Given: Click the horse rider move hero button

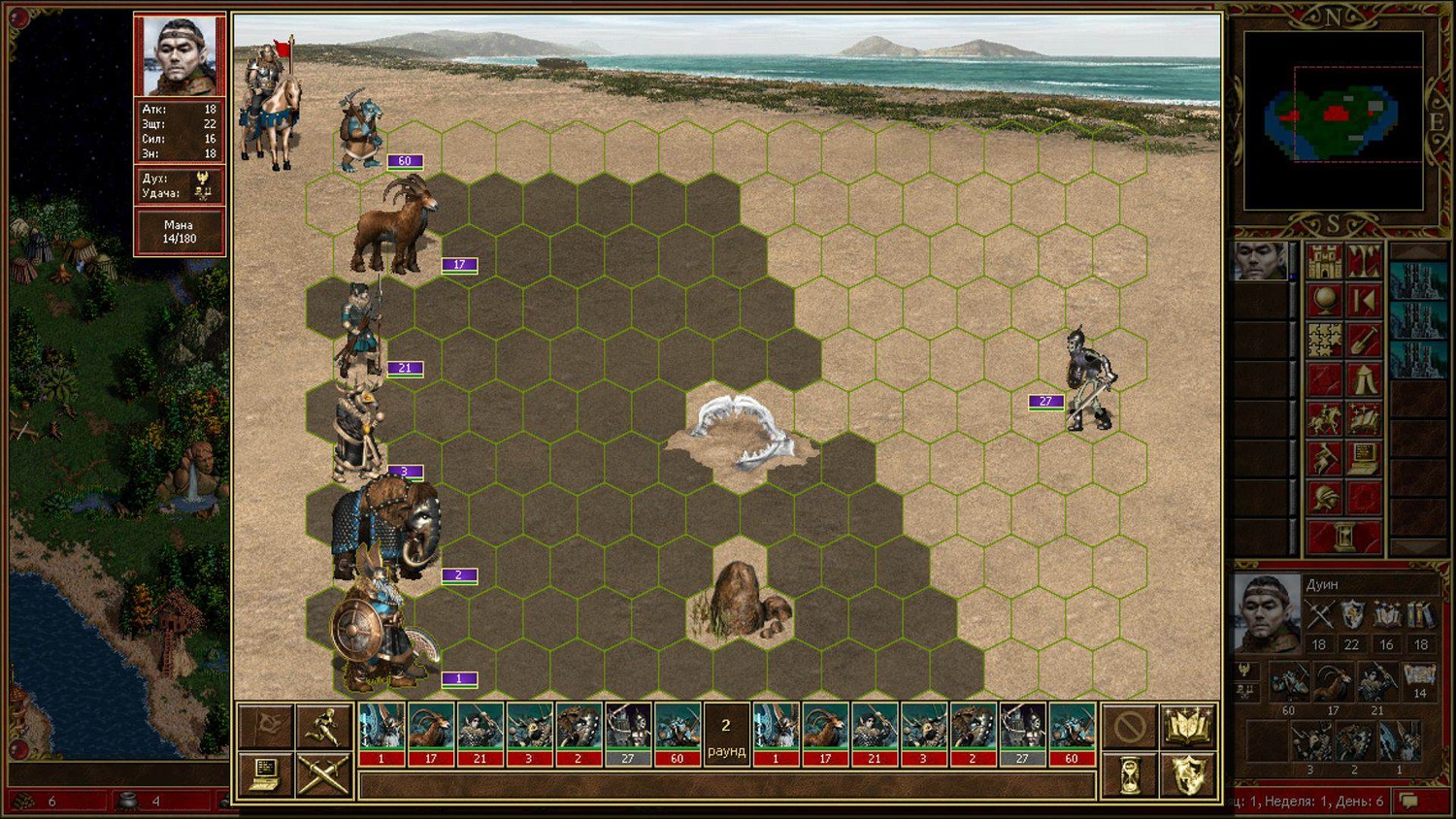Looking at the screenshot, I should click(1324, 419).
